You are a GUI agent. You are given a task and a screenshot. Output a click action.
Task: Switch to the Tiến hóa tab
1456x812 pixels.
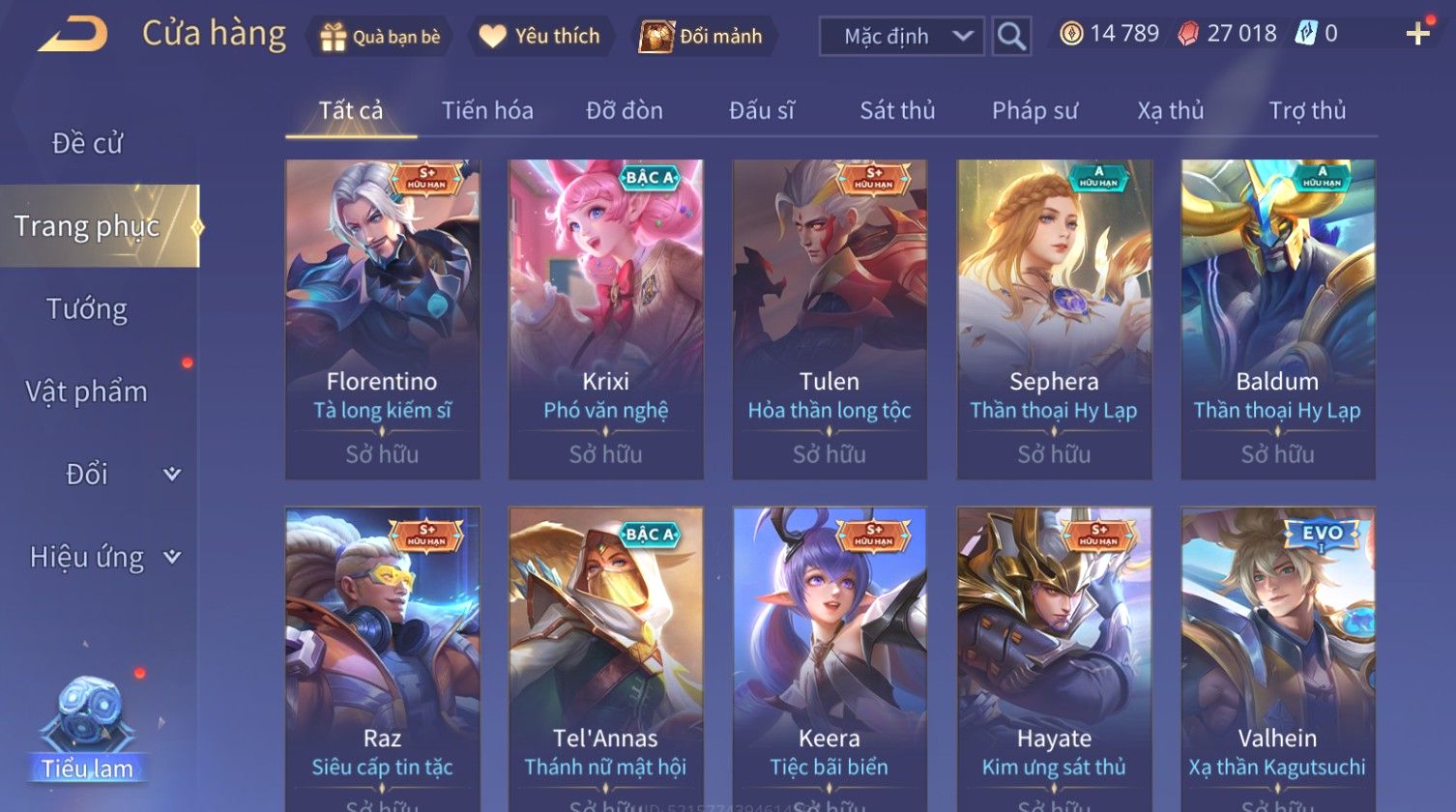click(x=487, y=111)
